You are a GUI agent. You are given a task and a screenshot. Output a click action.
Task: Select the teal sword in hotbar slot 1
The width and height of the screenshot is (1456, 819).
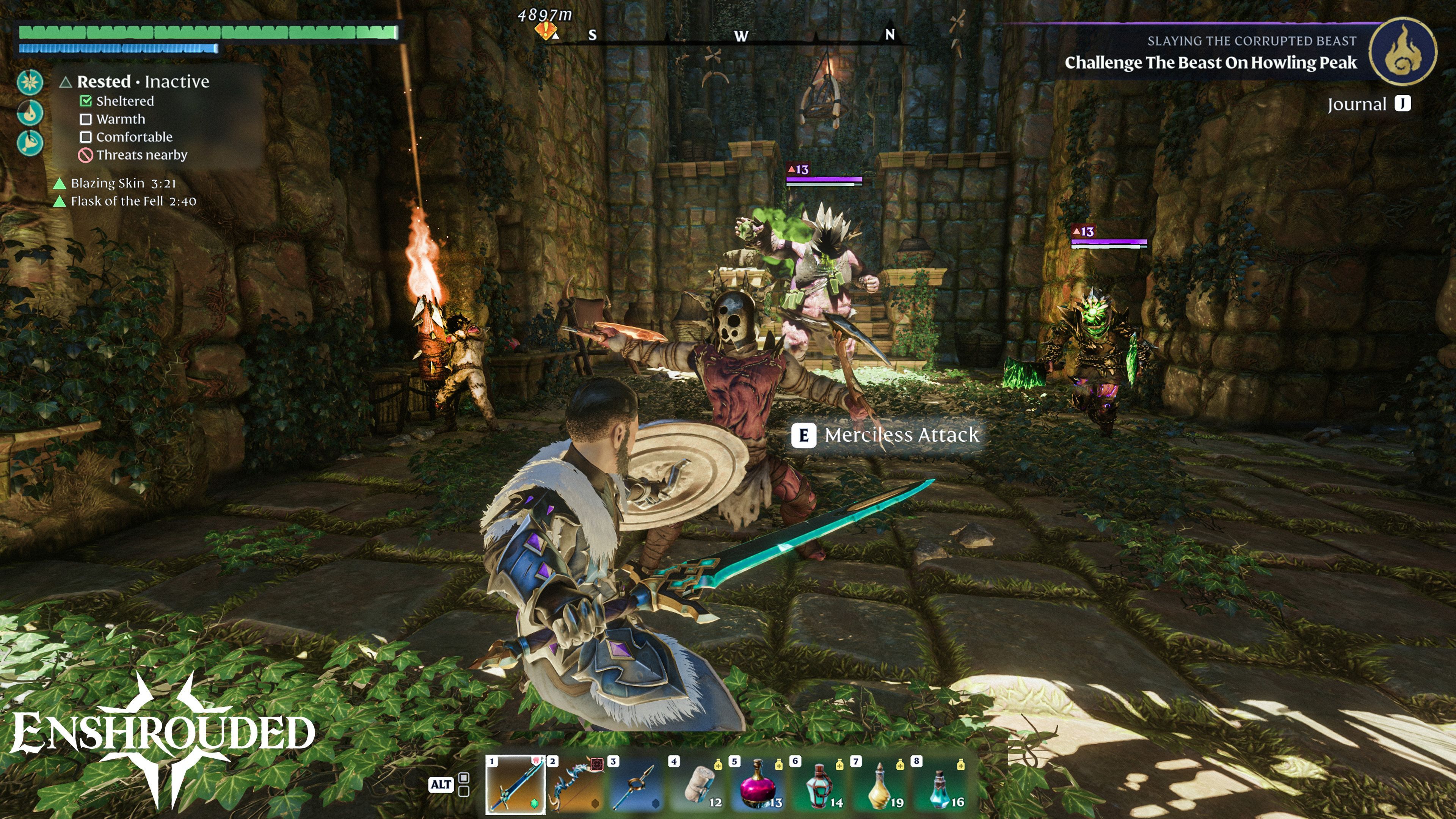516,784
